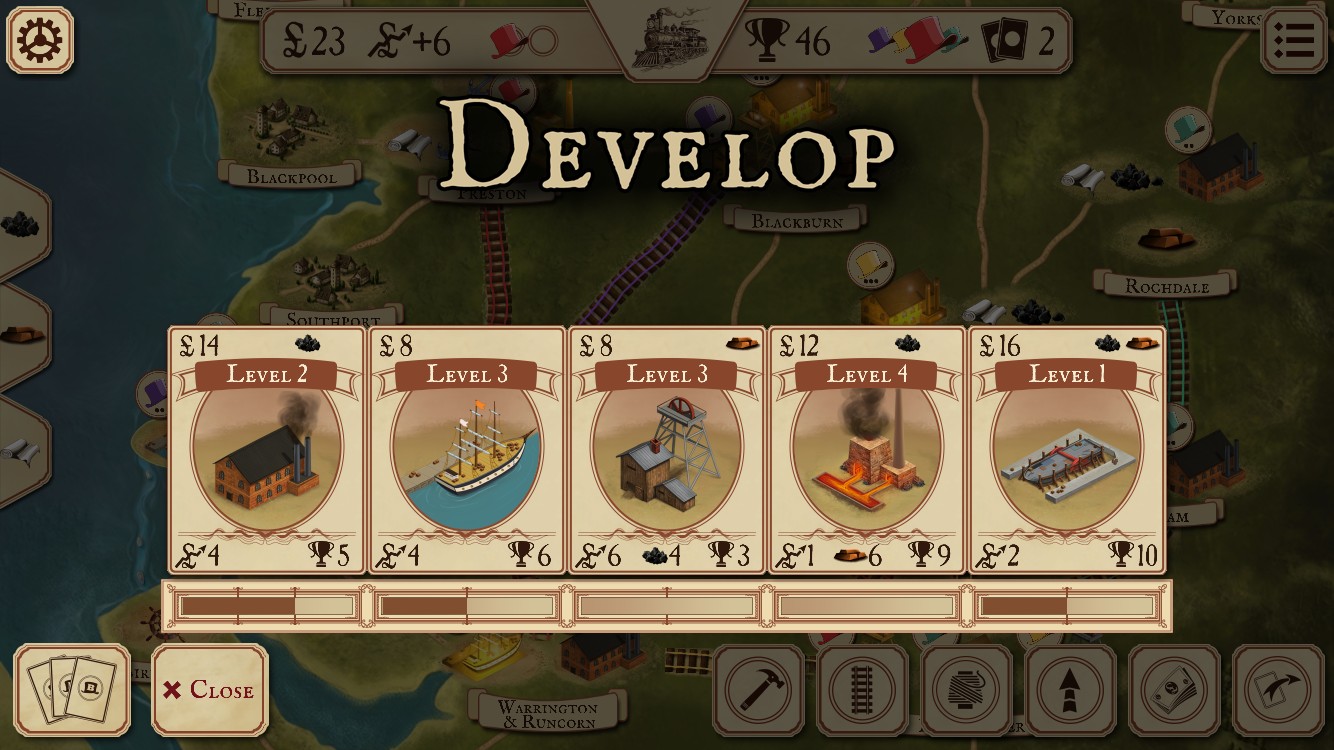Activate the hammer build action
The image size is (1334, 750).
tap(758, 690)
